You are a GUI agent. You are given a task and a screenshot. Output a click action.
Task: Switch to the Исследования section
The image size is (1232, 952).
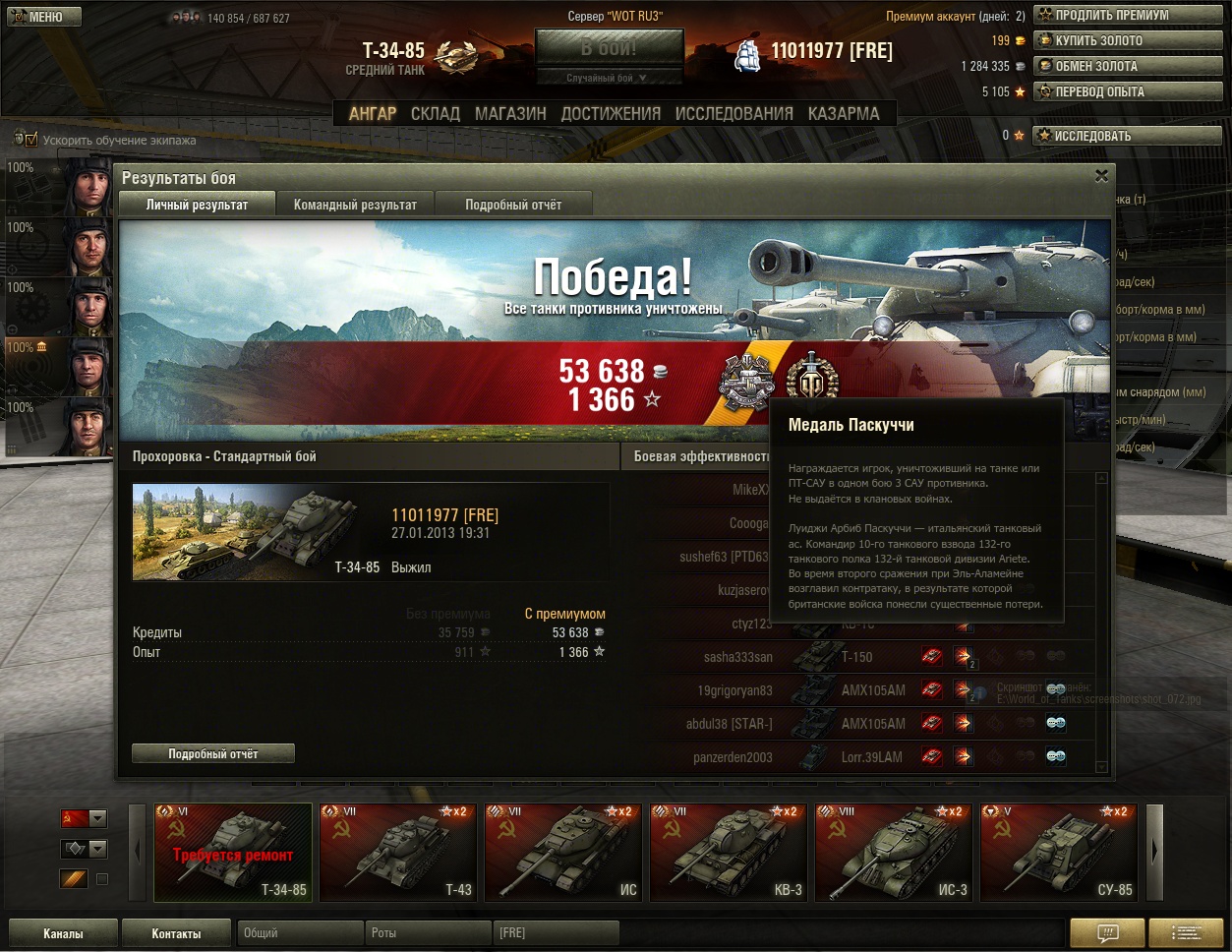(733, 114)
